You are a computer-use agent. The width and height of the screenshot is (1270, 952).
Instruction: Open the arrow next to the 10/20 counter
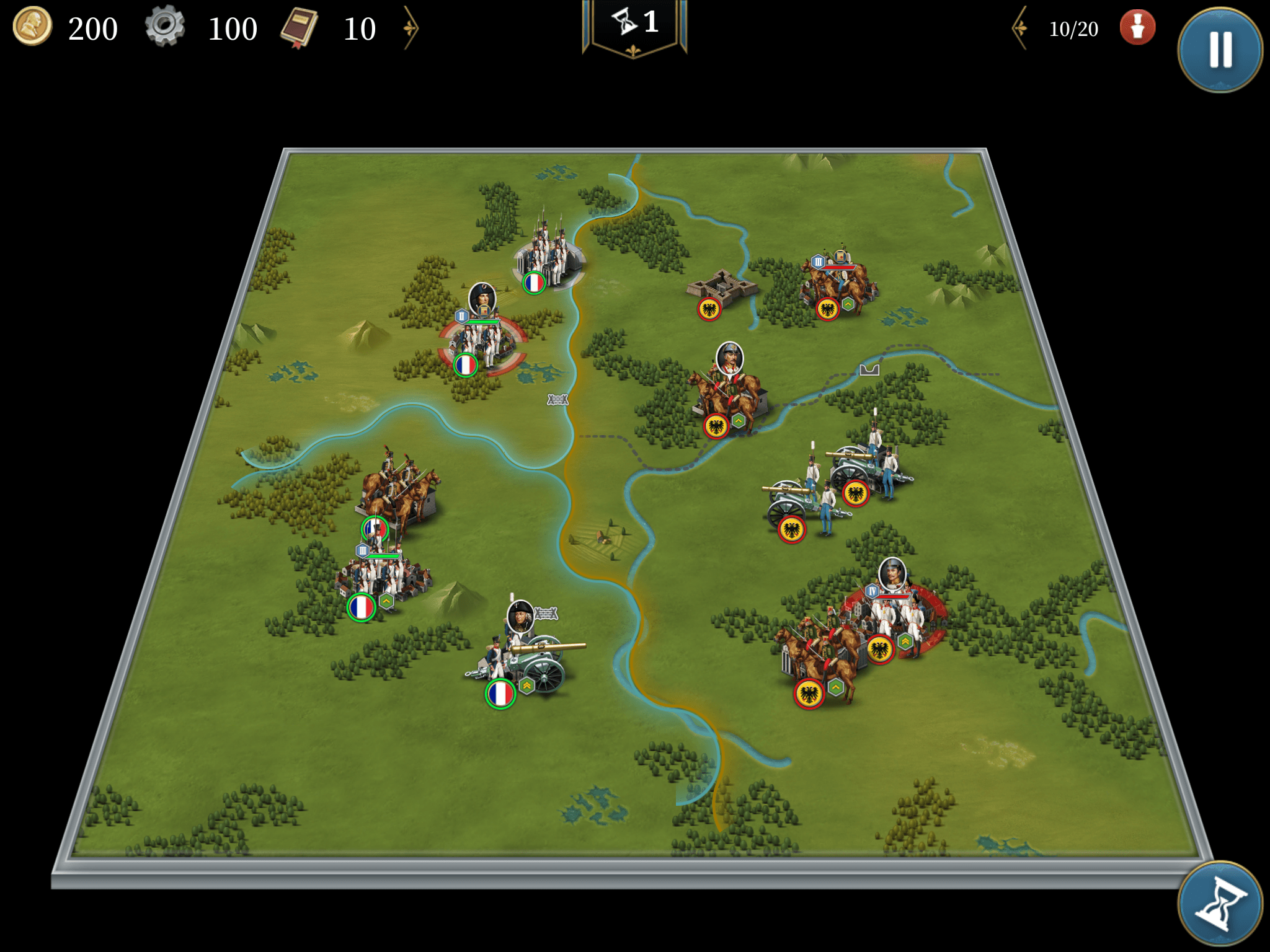pyautogui.click(x=1020, y=28)
